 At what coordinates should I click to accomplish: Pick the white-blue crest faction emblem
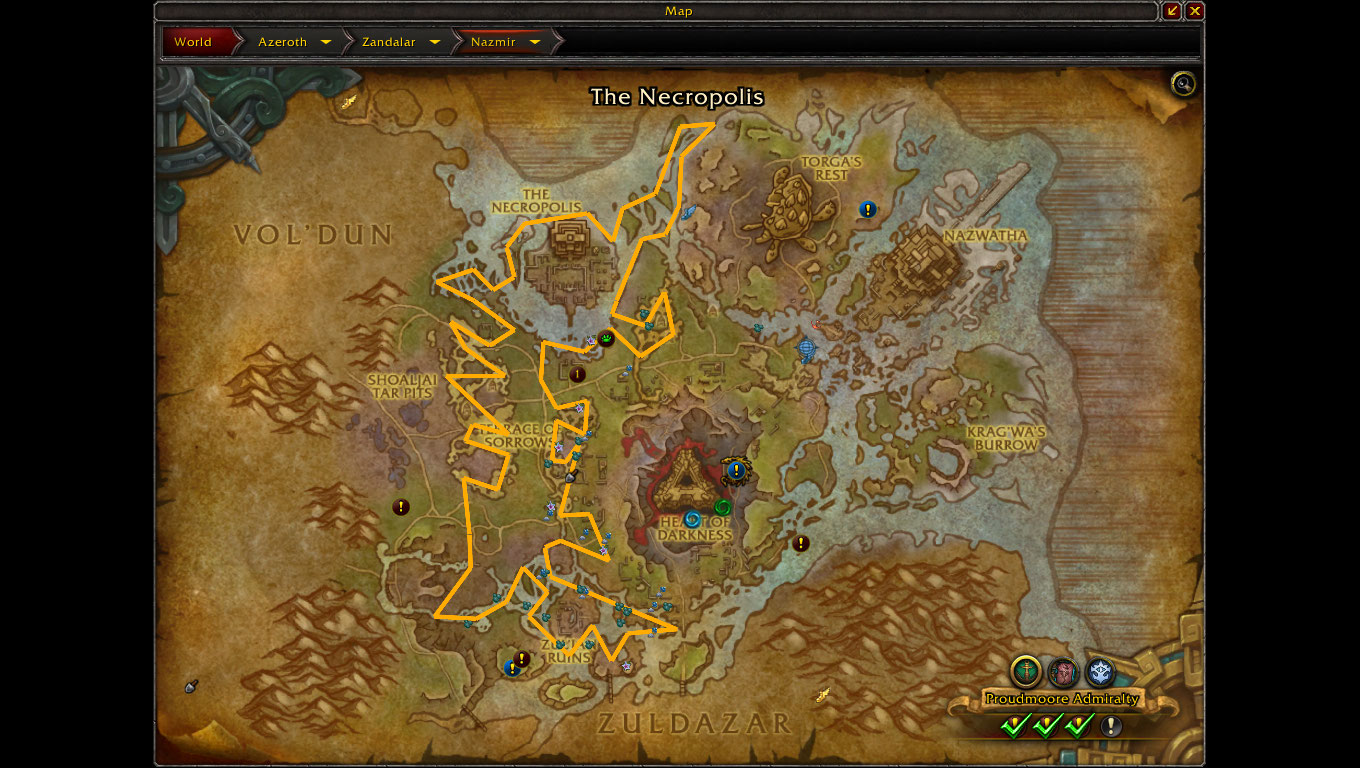pos(1100,672)
